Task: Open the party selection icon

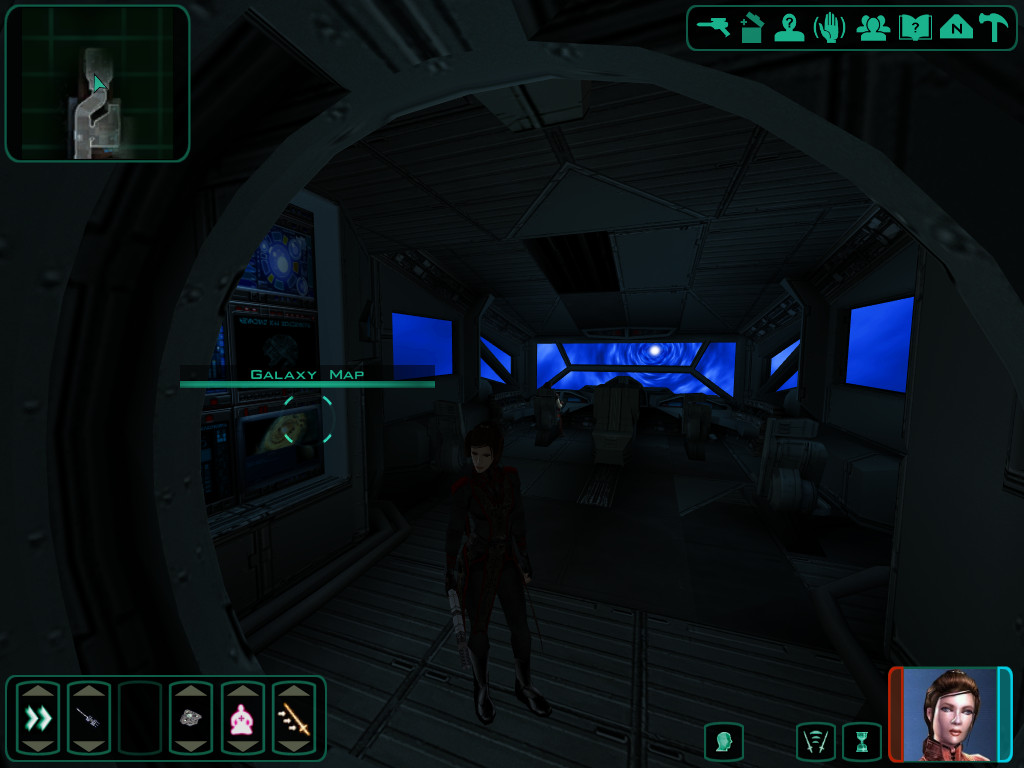Action: point(873,28)
